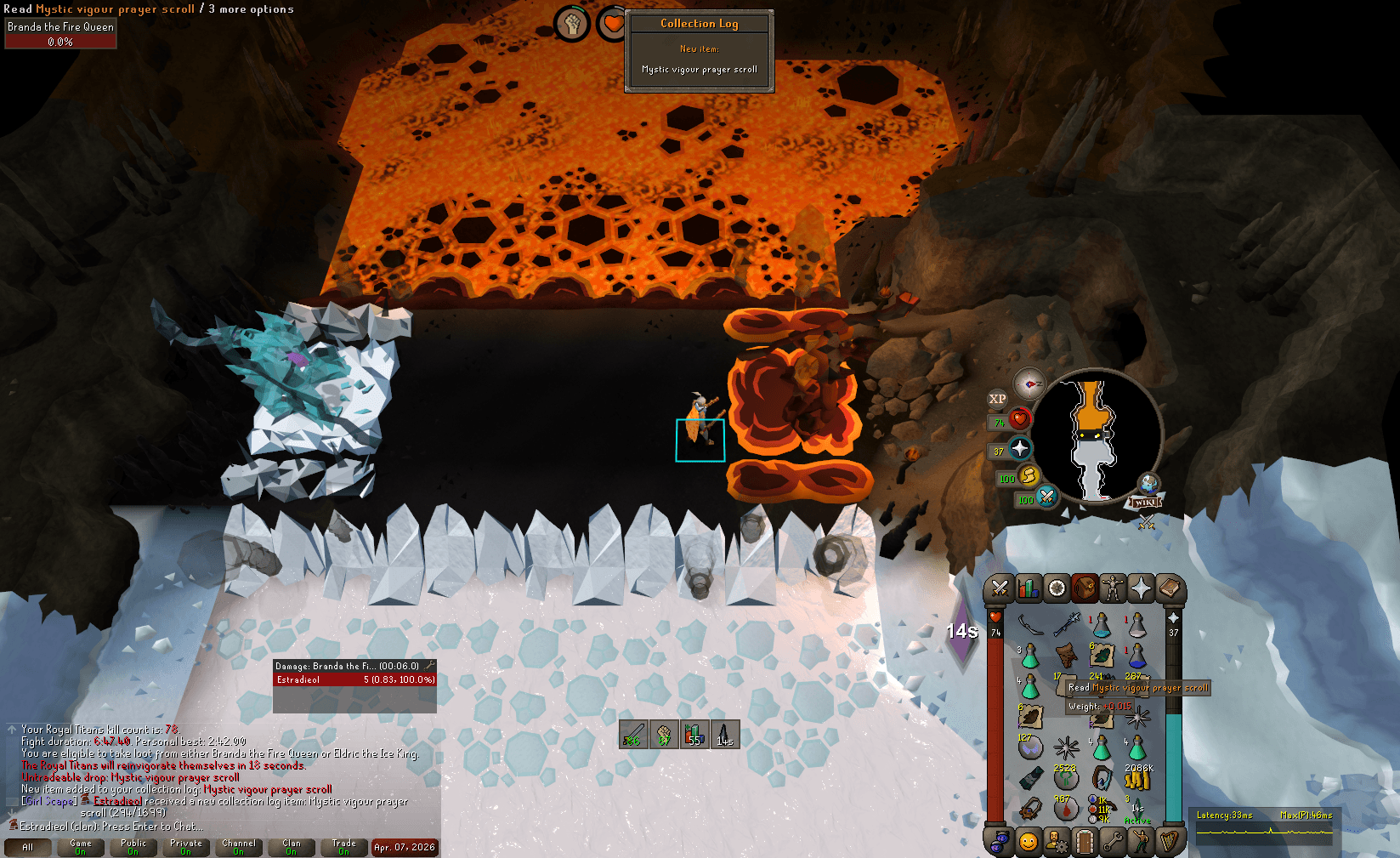Toggle Public chat off
1400x858 pixels.
pyautogui.click(x=133, y=847)
